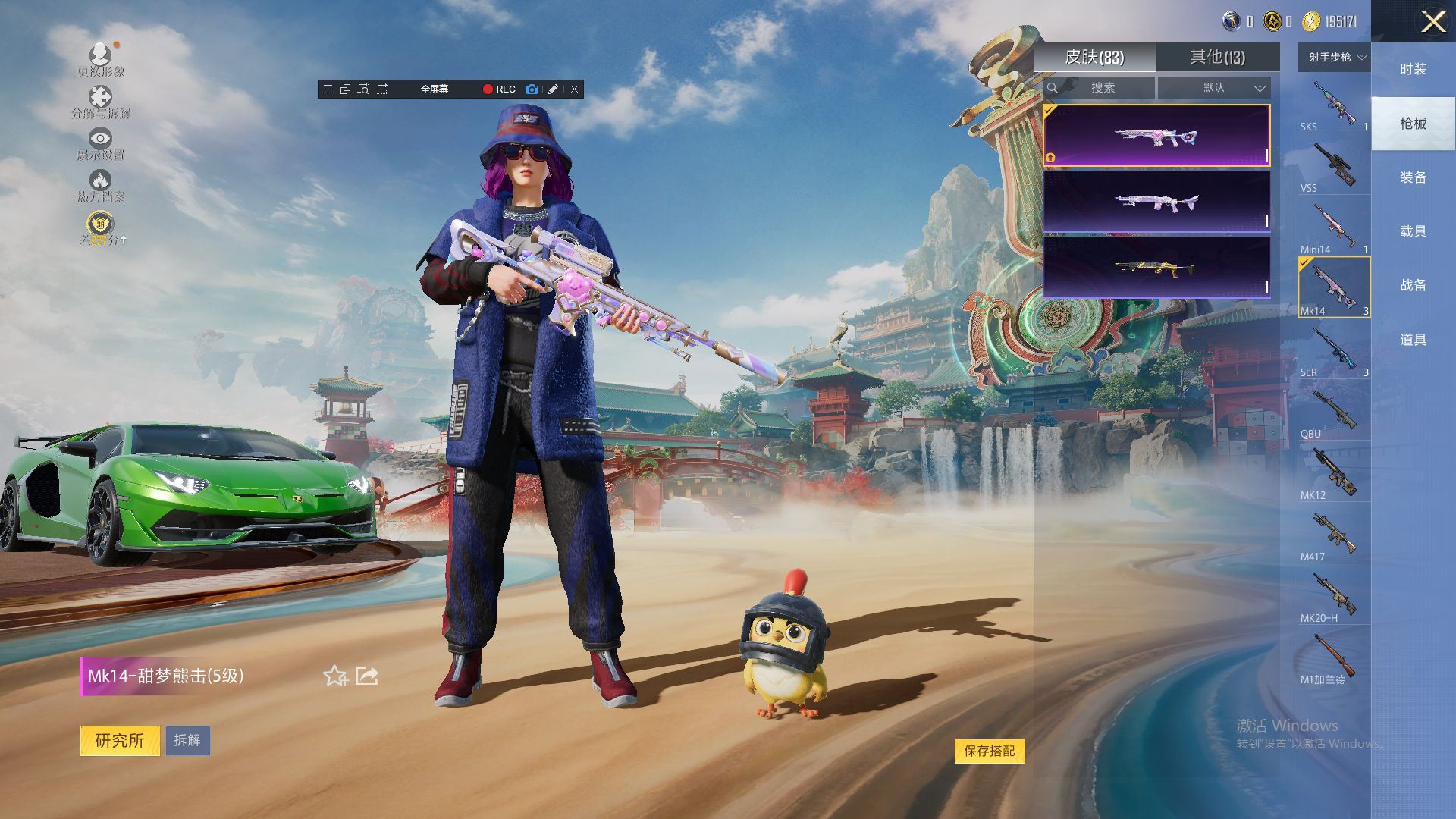Select the 载具 vehicle category
This screenshot has height=819, width=1456.
(x=1413, y=231)
